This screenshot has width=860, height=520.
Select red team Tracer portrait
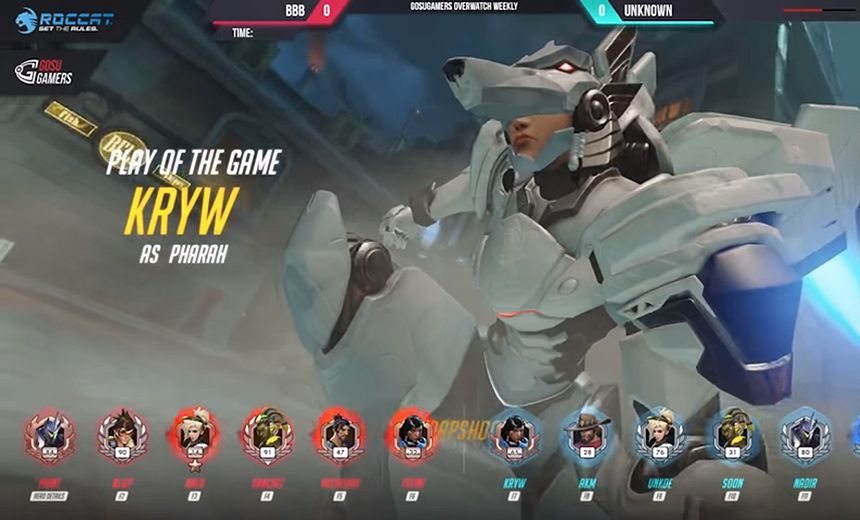[121, 435]
